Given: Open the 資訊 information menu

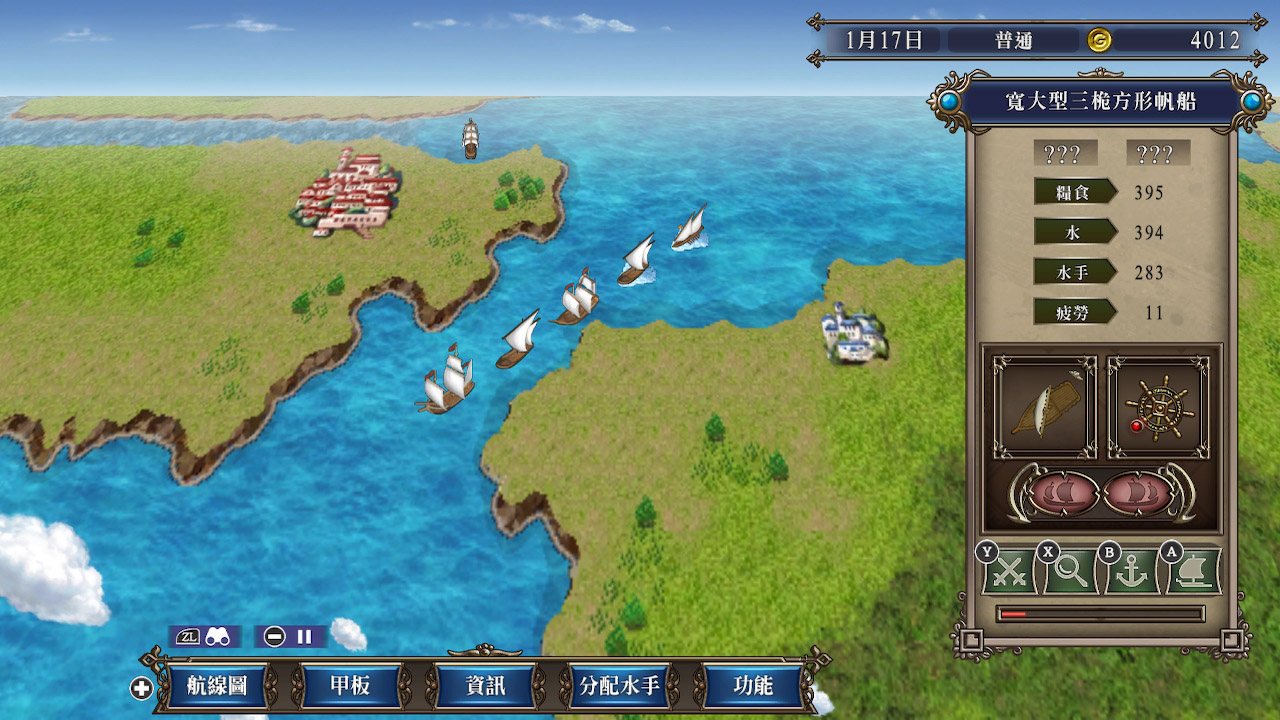Looking at the screenshot, I should tap(485, 686).
